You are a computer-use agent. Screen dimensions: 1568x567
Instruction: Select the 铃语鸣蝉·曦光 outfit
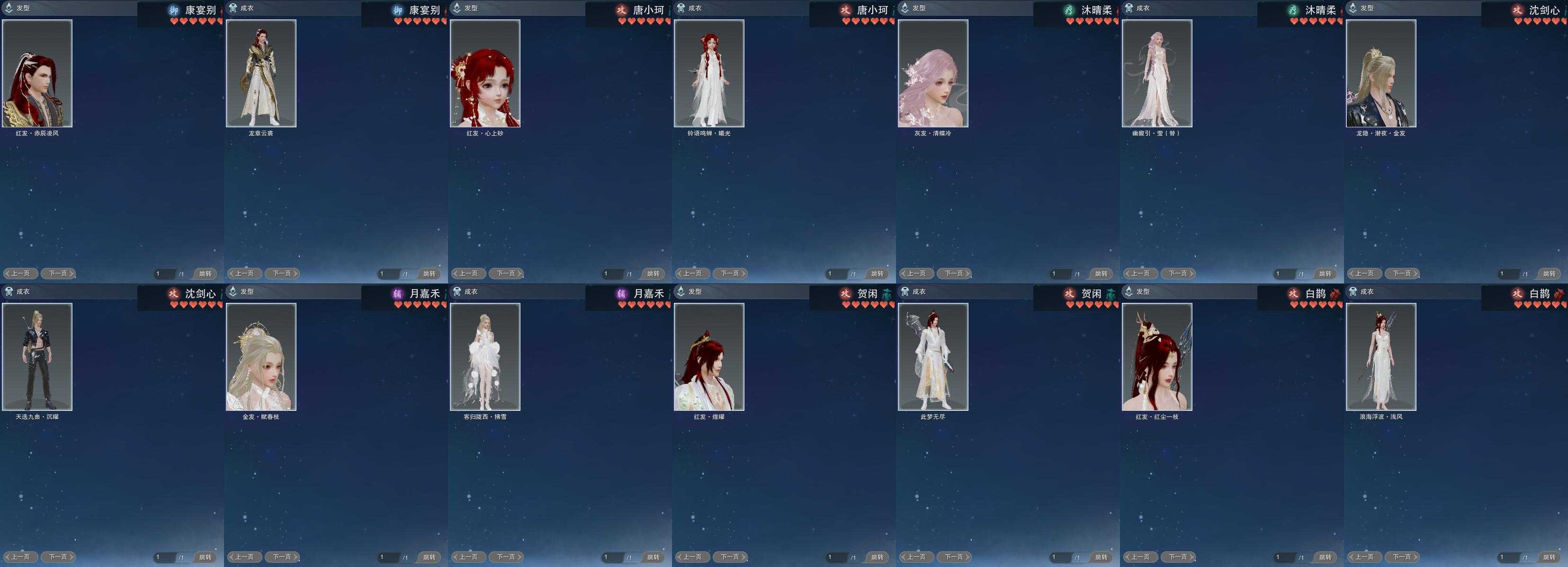pos(709,73)
